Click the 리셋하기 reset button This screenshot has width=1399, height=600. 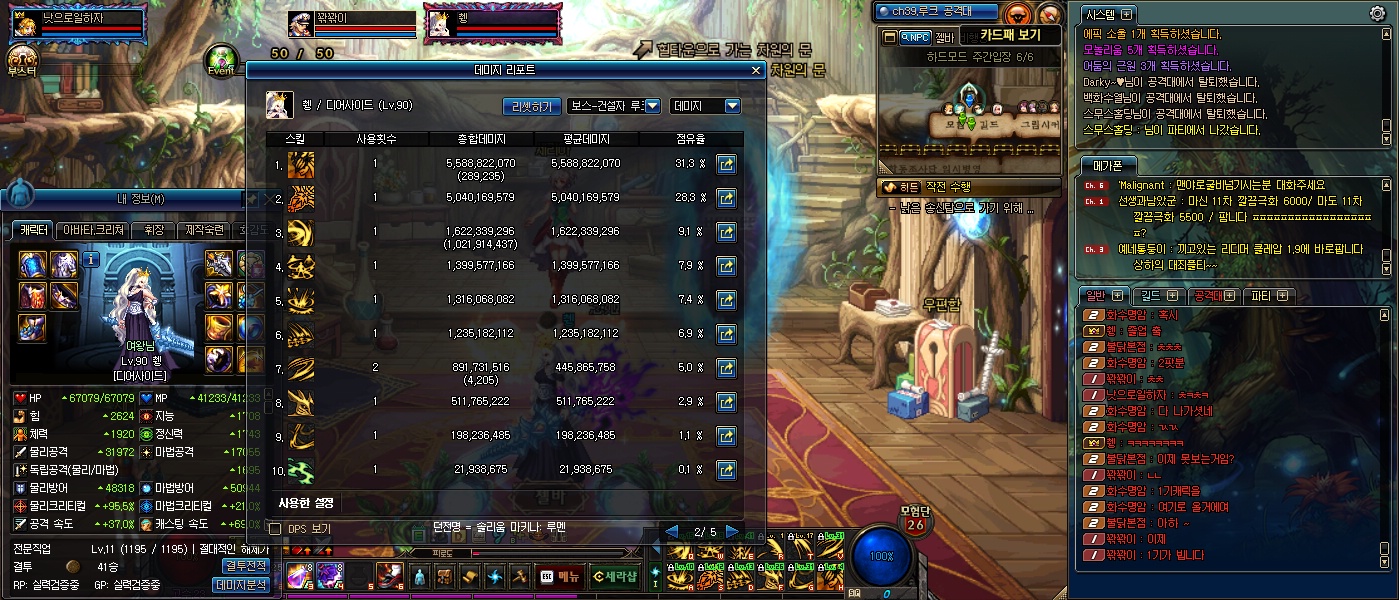point(531,105)
